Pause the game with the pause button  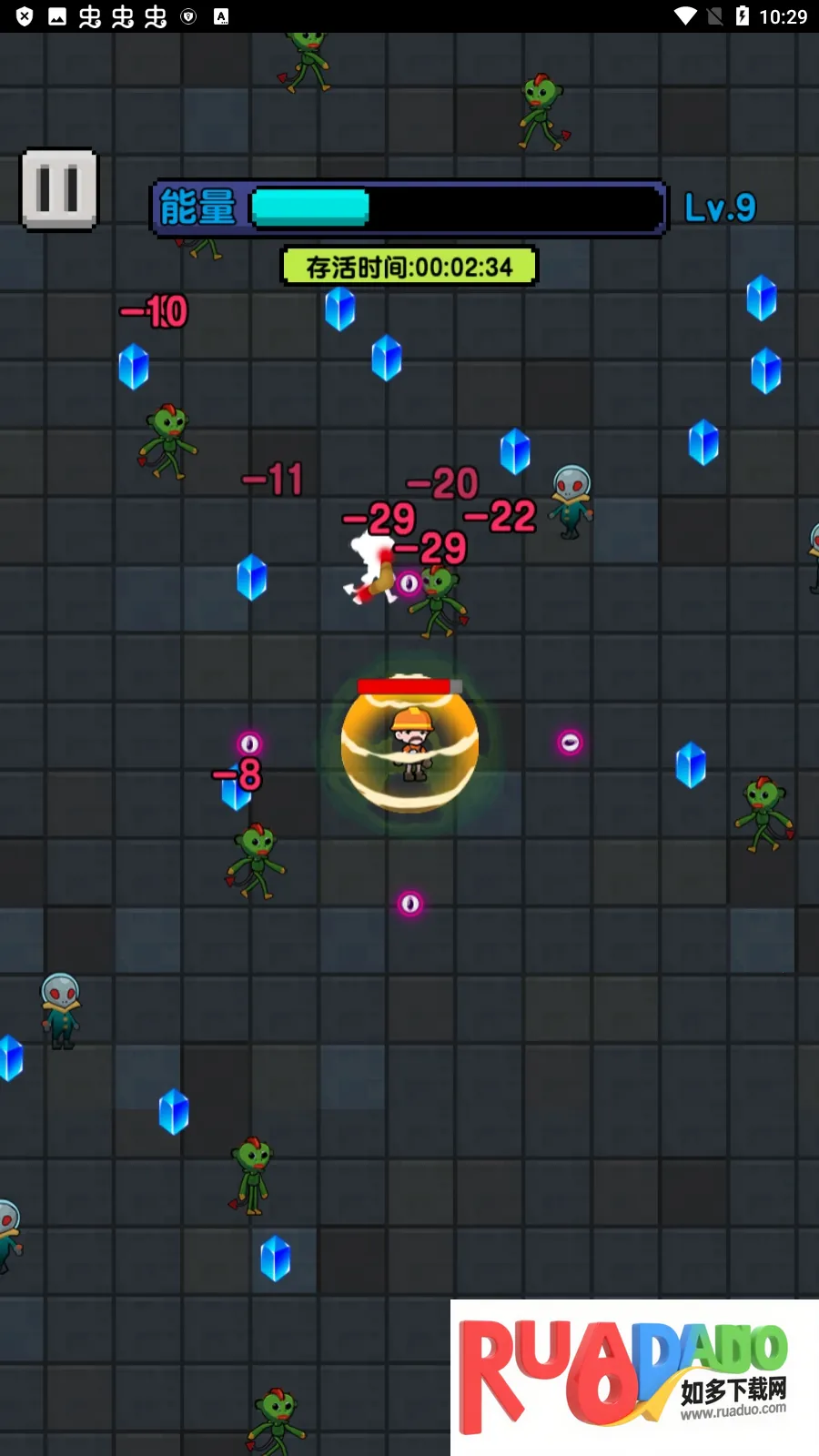(x=59, y=189)
